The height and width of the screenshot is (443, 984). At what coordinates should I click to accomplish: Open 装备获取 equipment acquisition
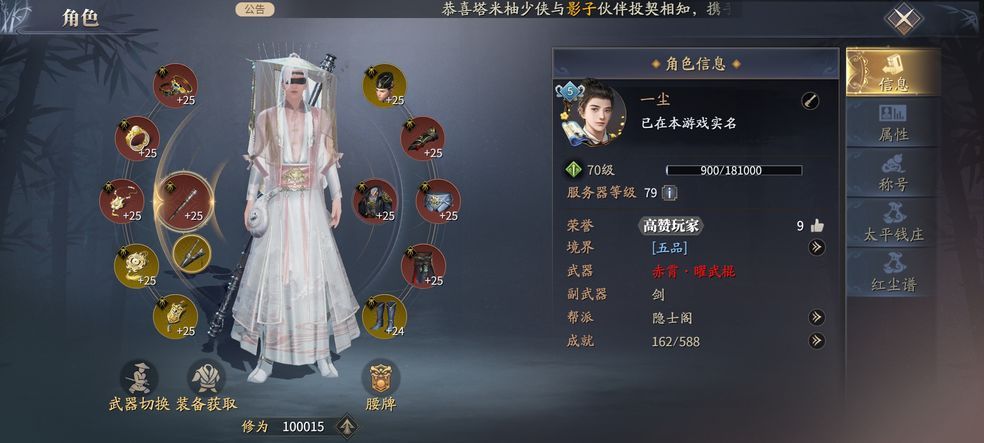[208, 386]
